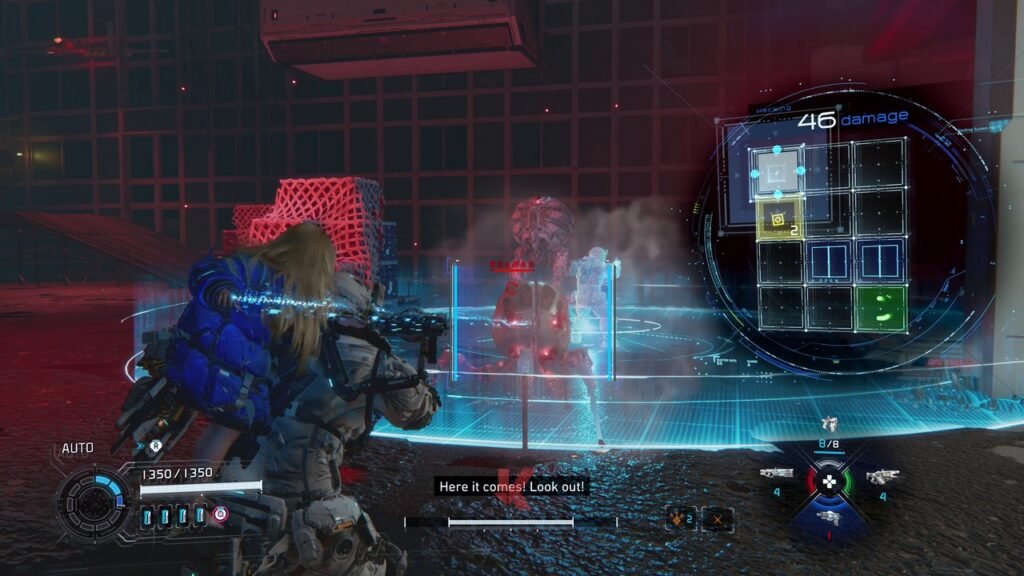
Task: Click the red target icon beside repair cells
Action: point(220,515)
